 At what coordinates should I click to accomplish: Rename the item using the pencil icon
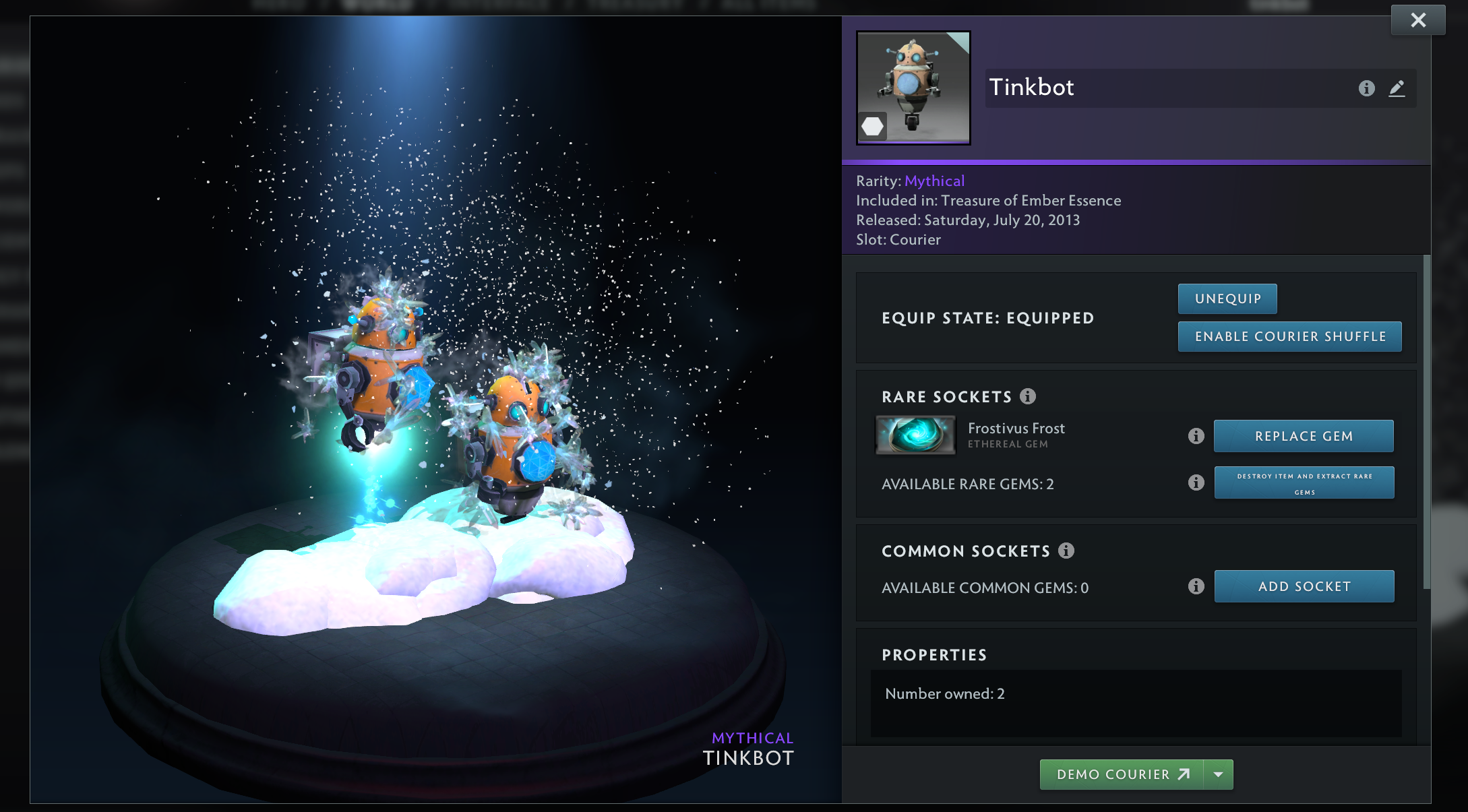(x=1397, y=88)
